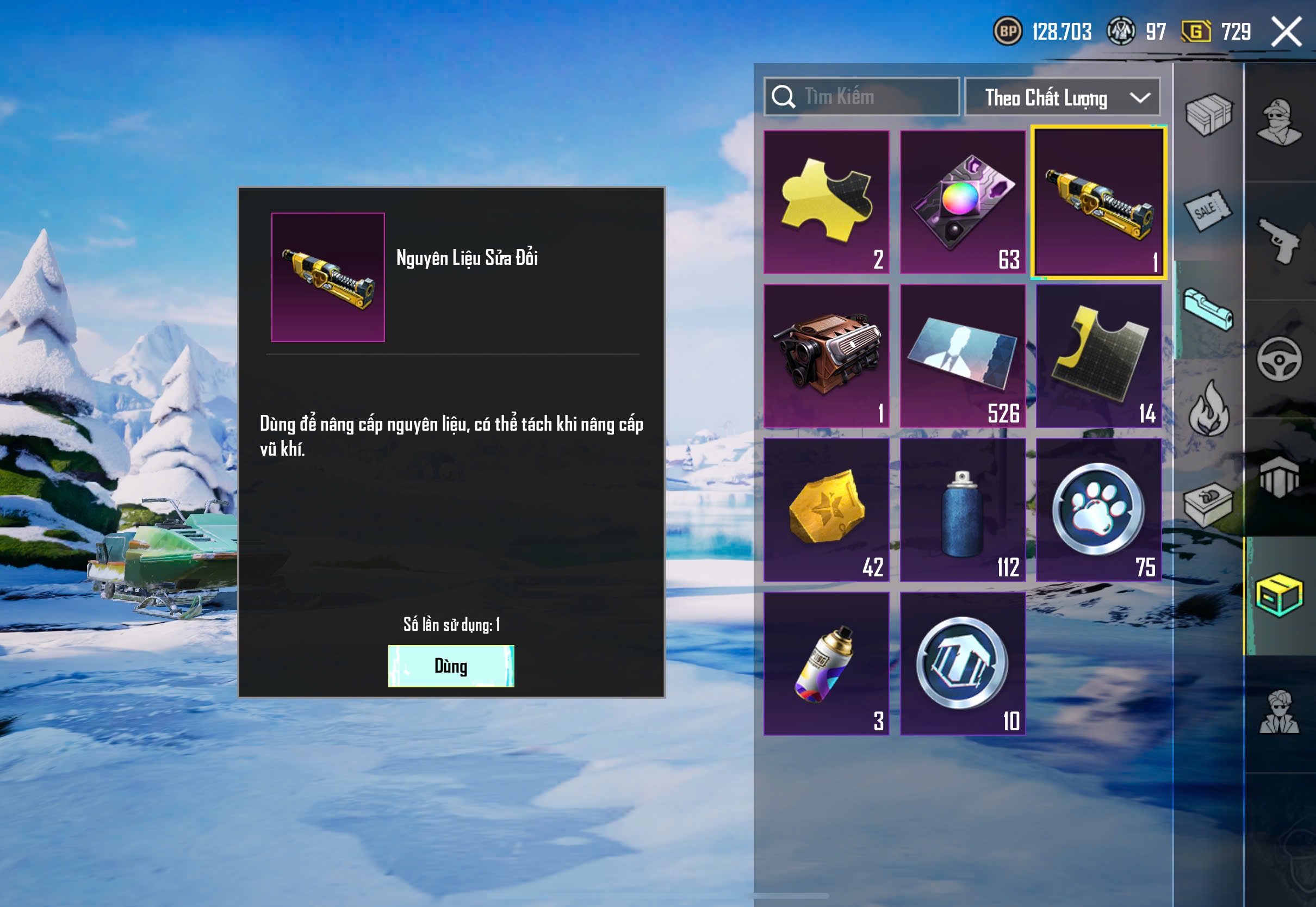Pick the colorful spray paint can
This screenshot has height=907, width=1316.
[x=826, y=663]
